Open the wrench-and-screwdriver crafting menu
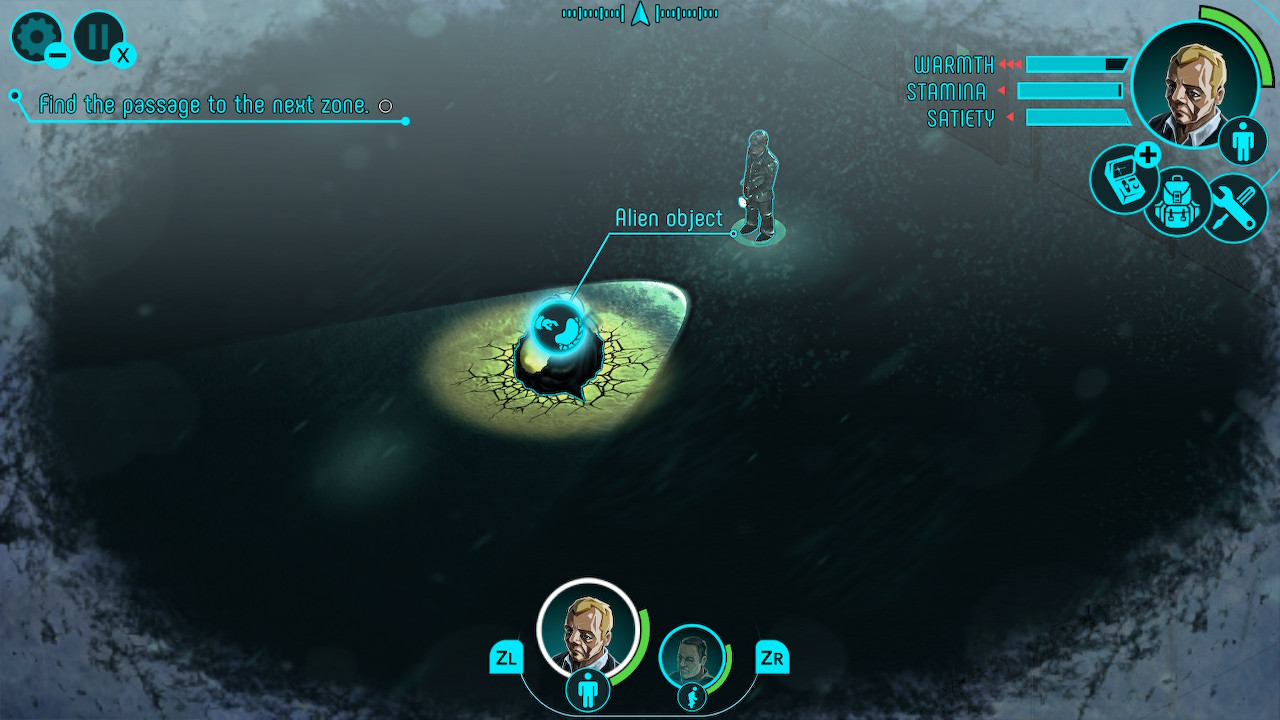This screenshot has height=720, width=1280. click(1237, 207)
